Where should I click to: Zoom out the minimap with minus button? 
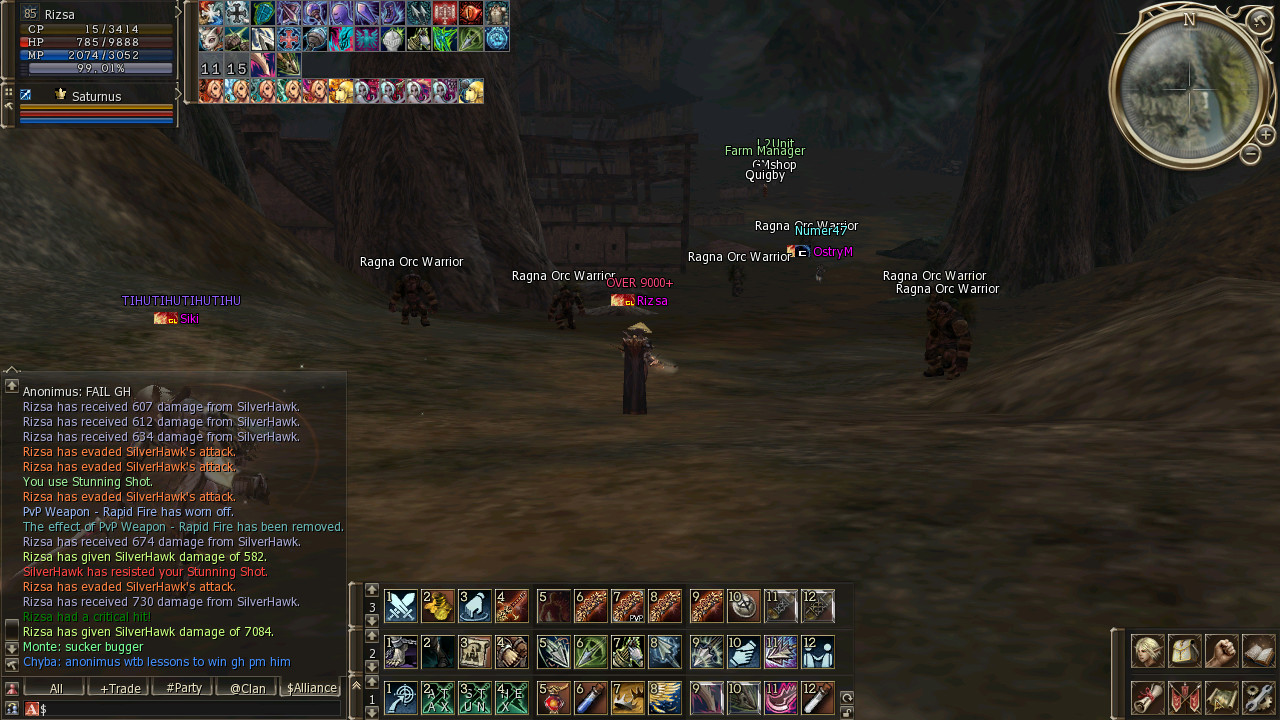tap(1250, 154)
